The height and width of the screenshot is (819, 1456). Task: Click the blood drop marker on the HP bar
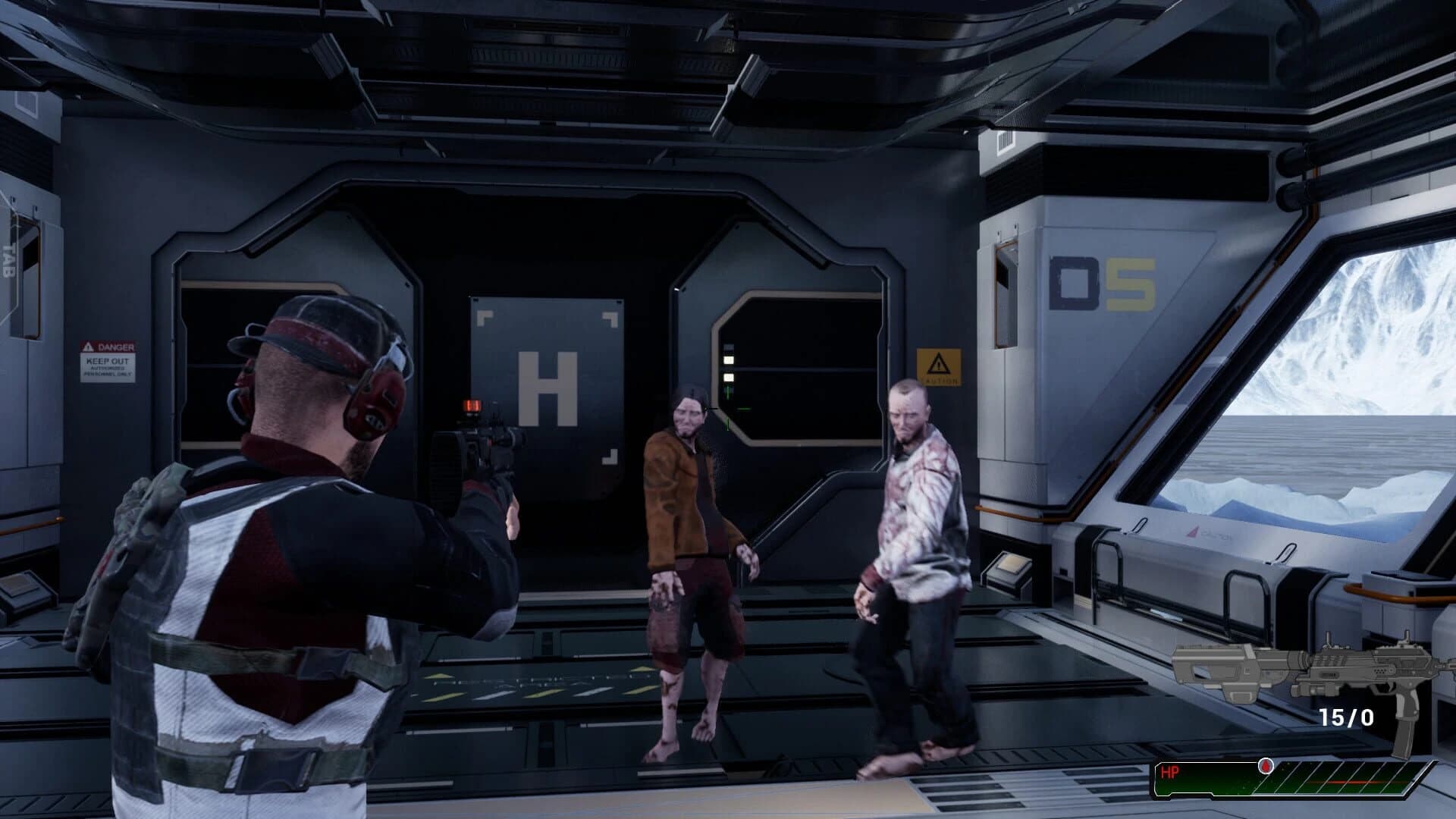point(1265,767)
